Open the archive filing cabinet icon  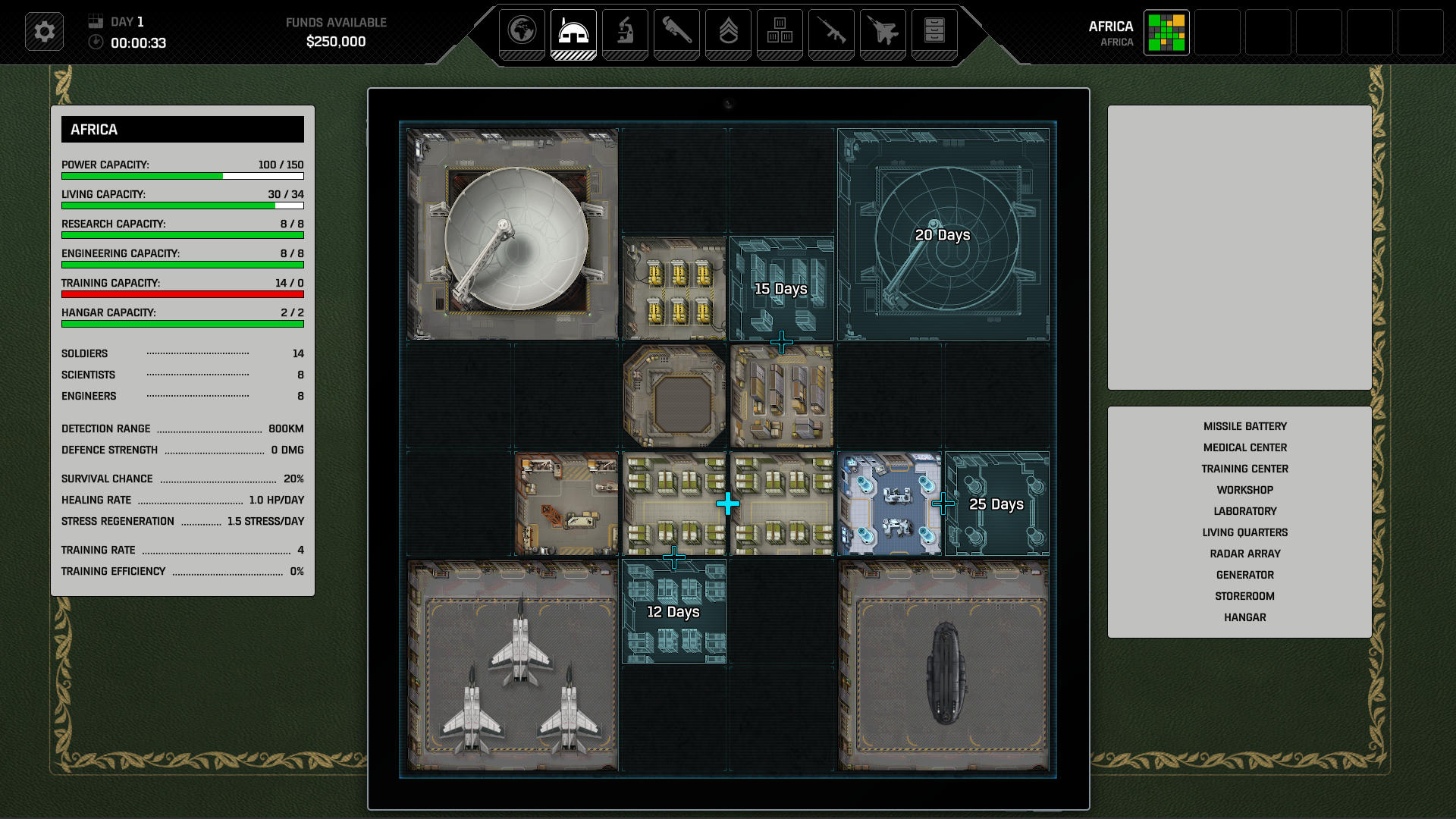tap(934, 33)
